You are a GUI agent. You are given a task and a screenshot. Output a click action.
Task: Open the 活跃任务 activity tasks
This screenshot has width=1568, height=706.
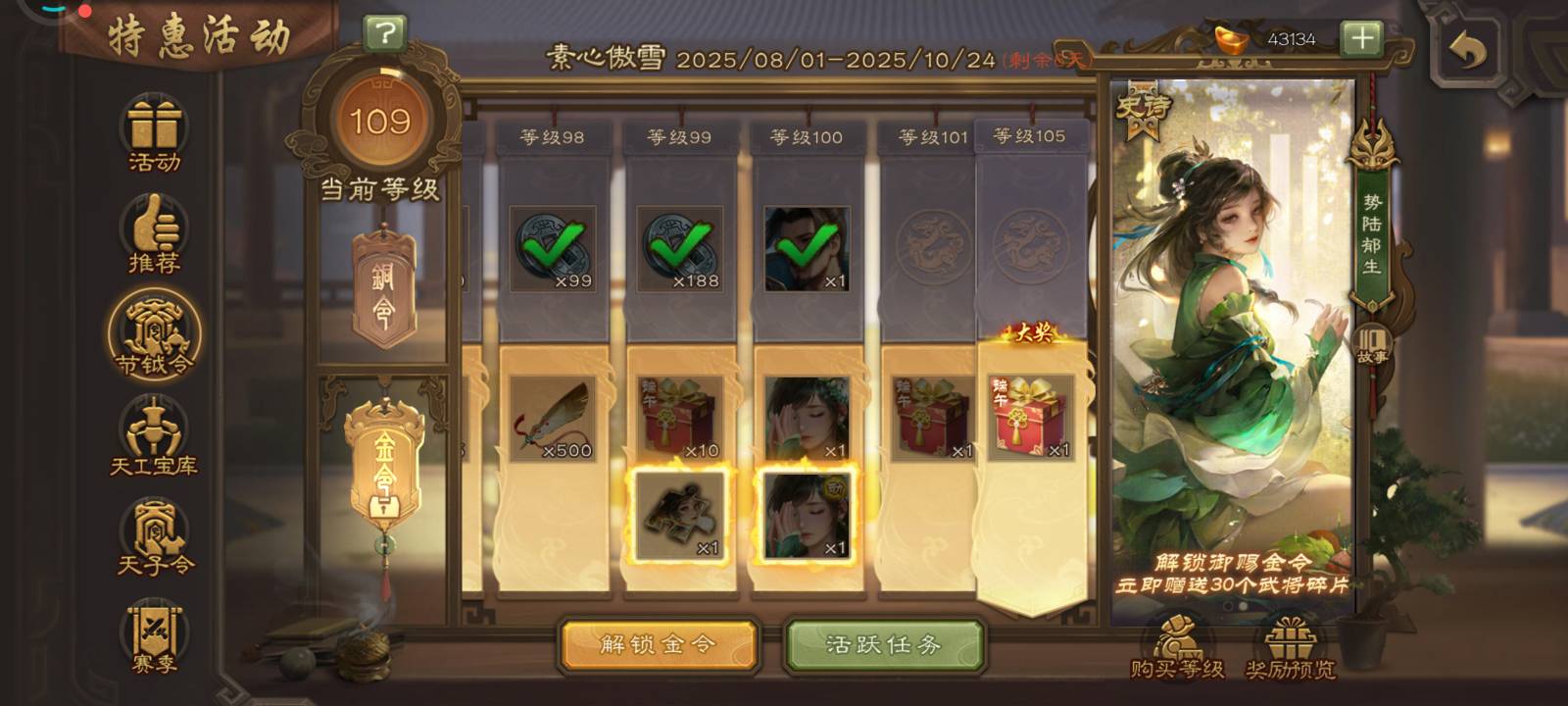883,645
